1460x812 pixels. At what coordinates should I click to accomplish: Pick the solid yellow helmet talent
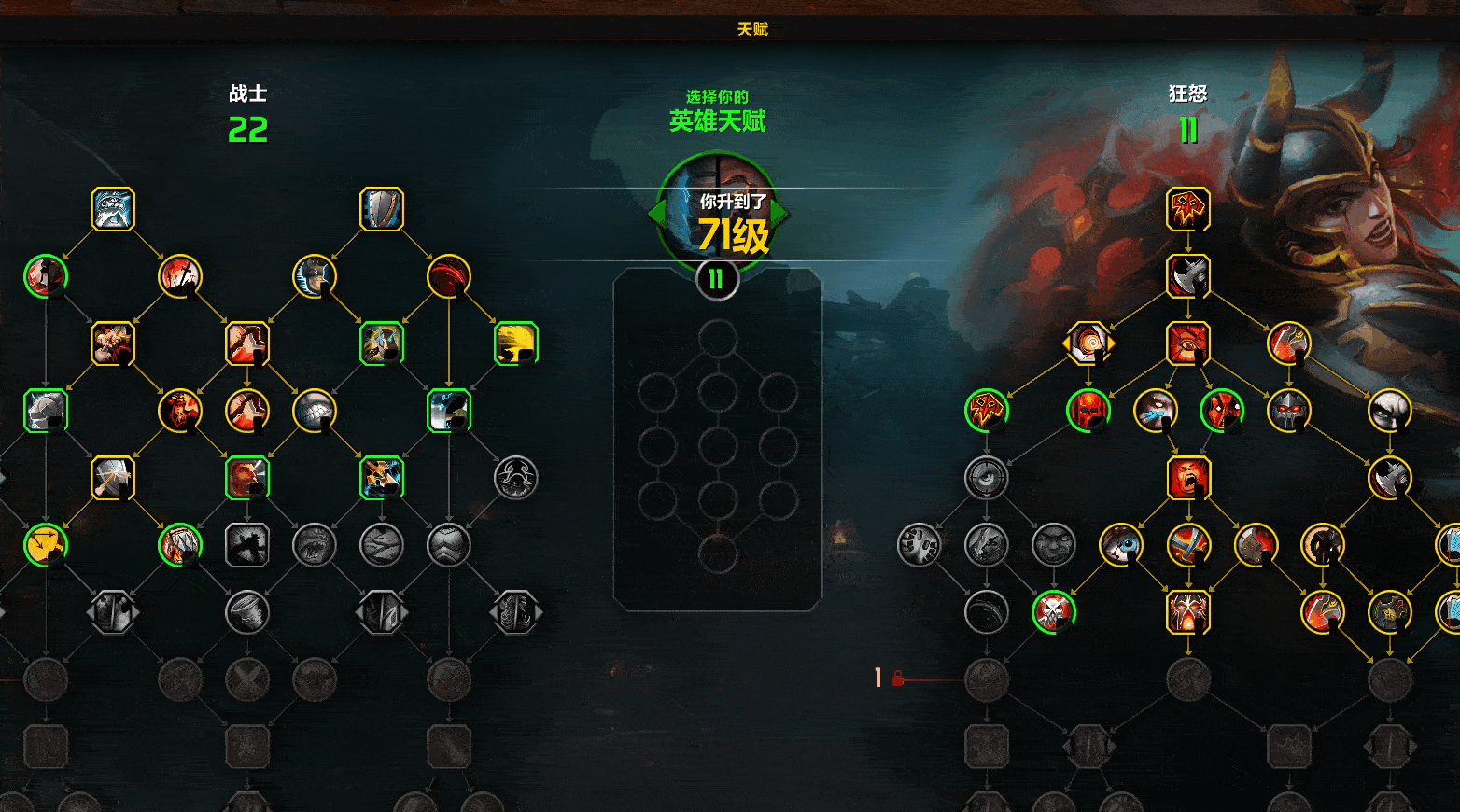pyautogui.click(x=516, y=343)
